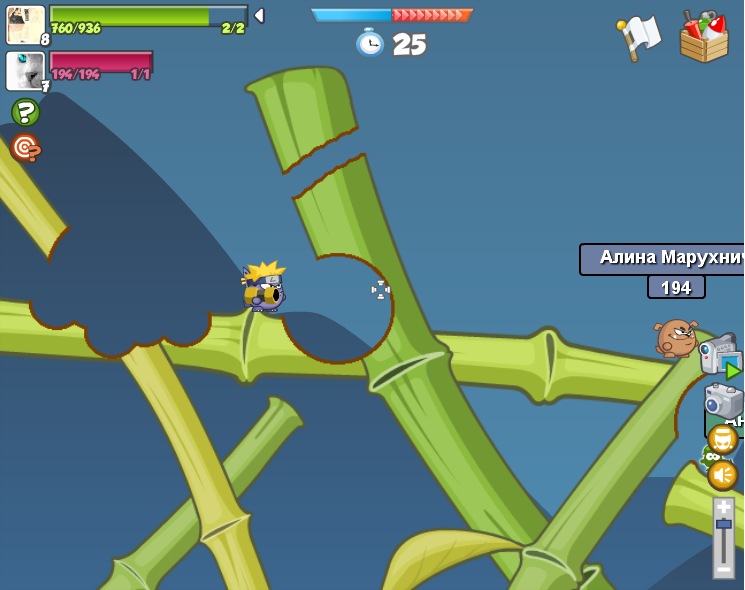This screenshot has height=590, width=745.
Task: Click the orange character-face round button
Action: pyautogui.click(x=722, y=438)
